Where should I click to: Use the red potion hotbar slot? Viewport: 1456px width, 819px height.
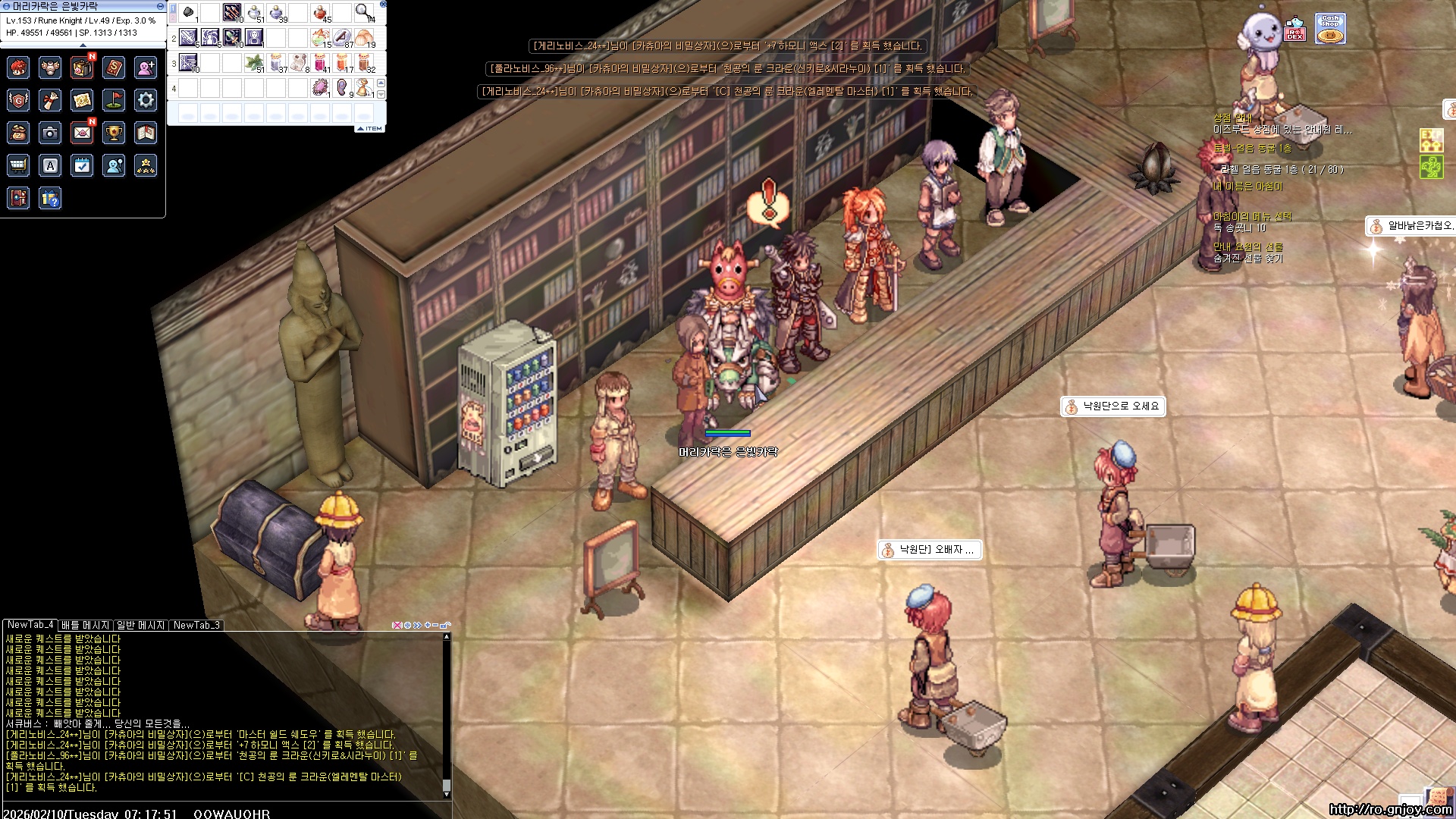coord(321,13)
